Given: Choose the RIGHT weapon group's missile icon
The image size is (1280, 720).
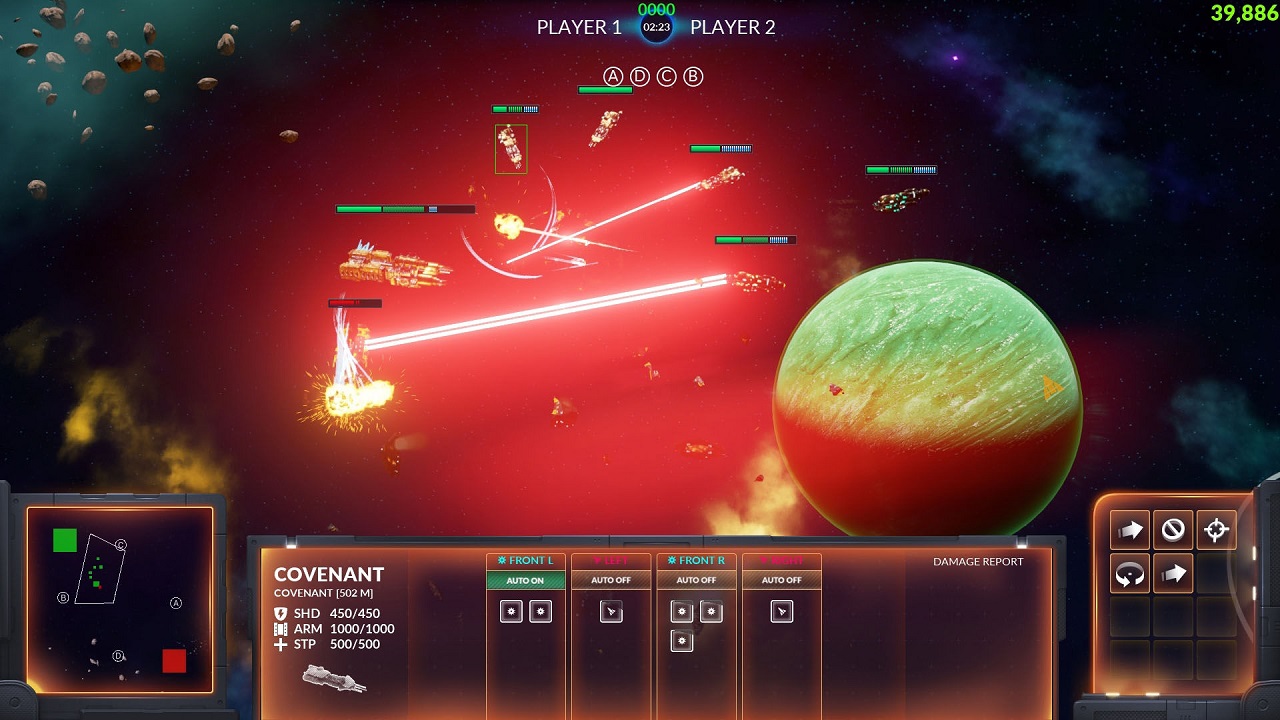Looking at the screenshot, I should pyautogui.click(x=782, y=612).
